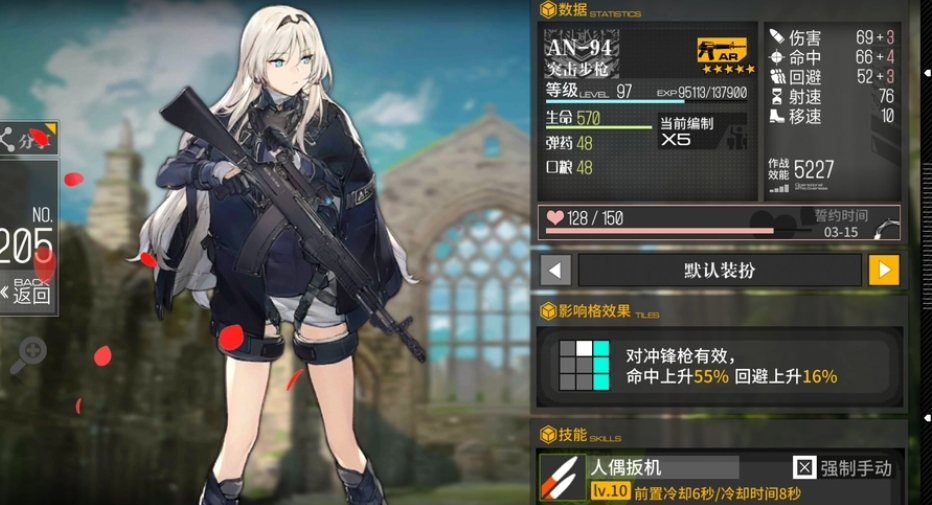Screen dimensions: 932x505
Task: Select the 人偶扳机 skill icon
Action: click(563, 478)
